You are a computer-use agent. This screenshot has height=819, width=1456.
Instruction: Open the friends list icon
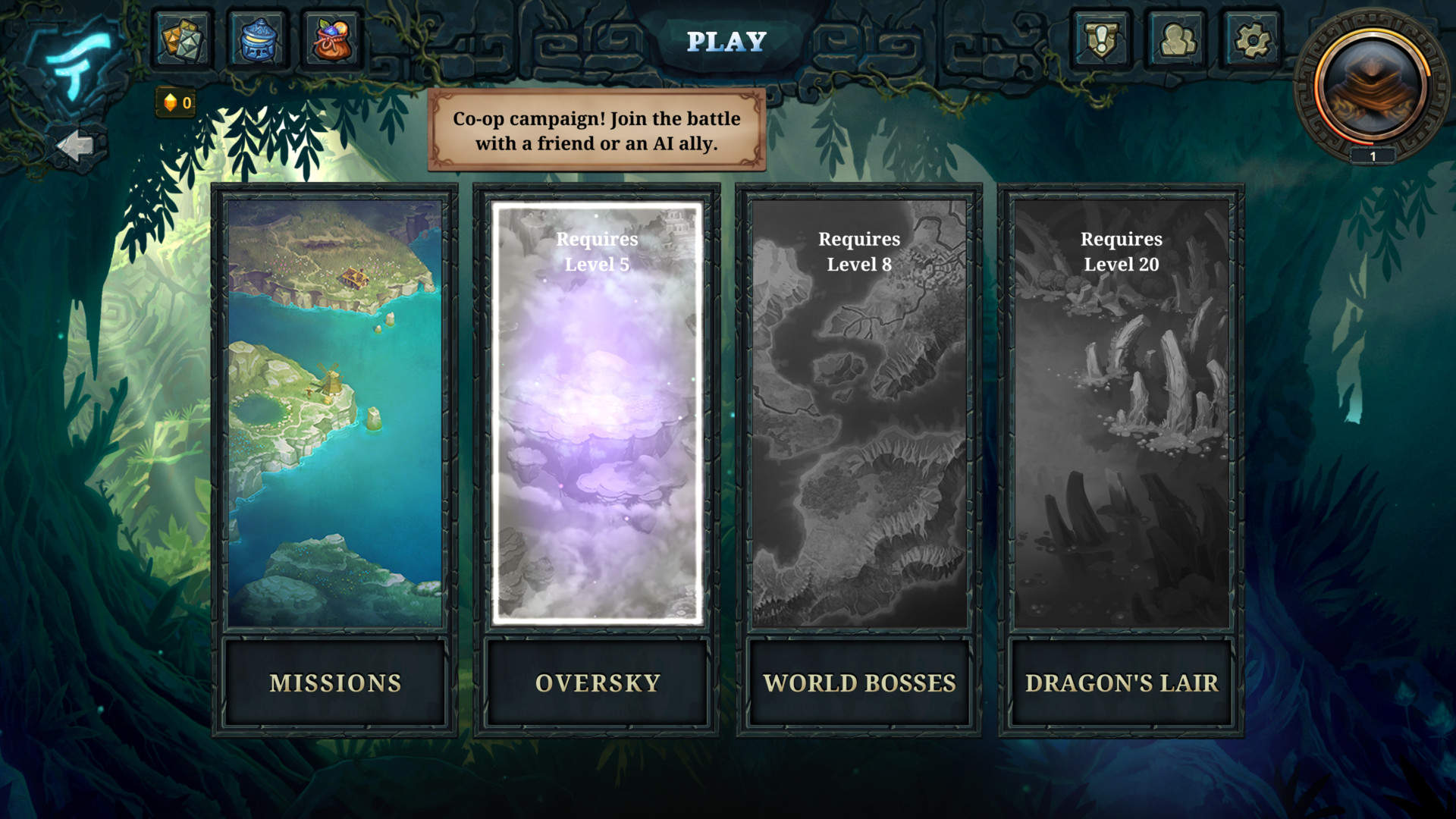[x=1176, y=40]
